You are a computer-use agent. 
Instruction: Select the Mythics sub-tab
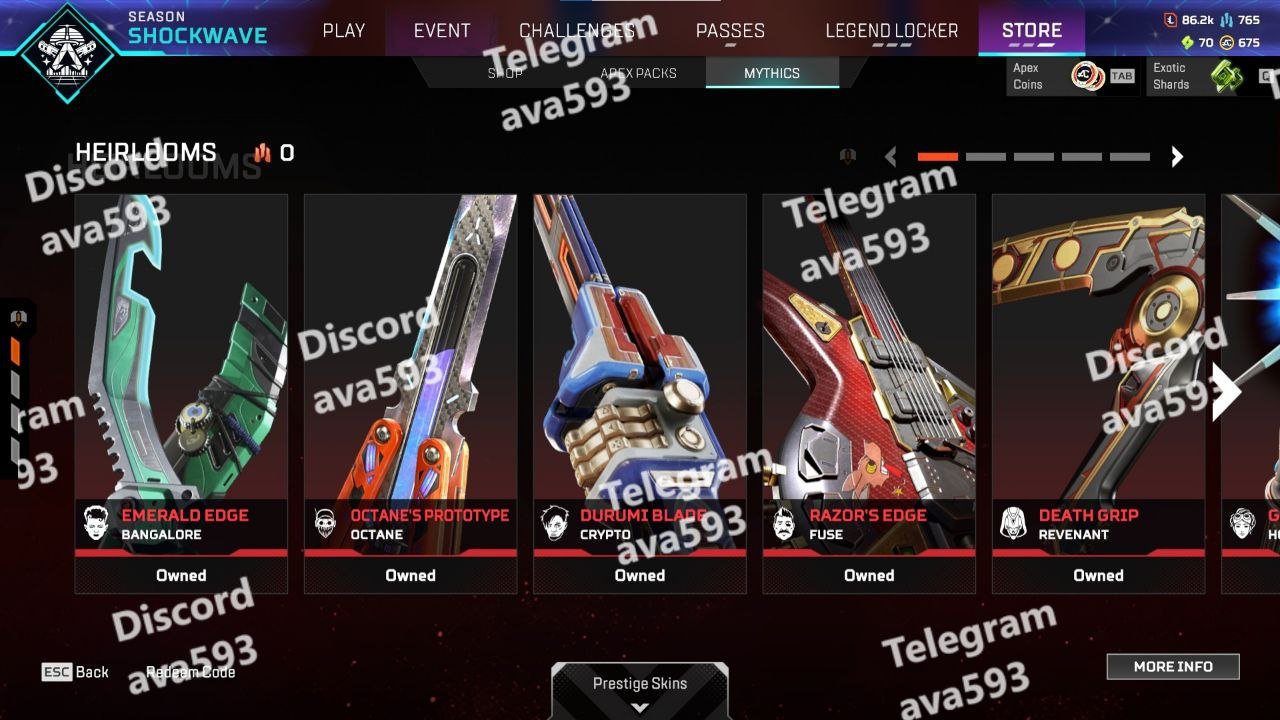[771, 73]
